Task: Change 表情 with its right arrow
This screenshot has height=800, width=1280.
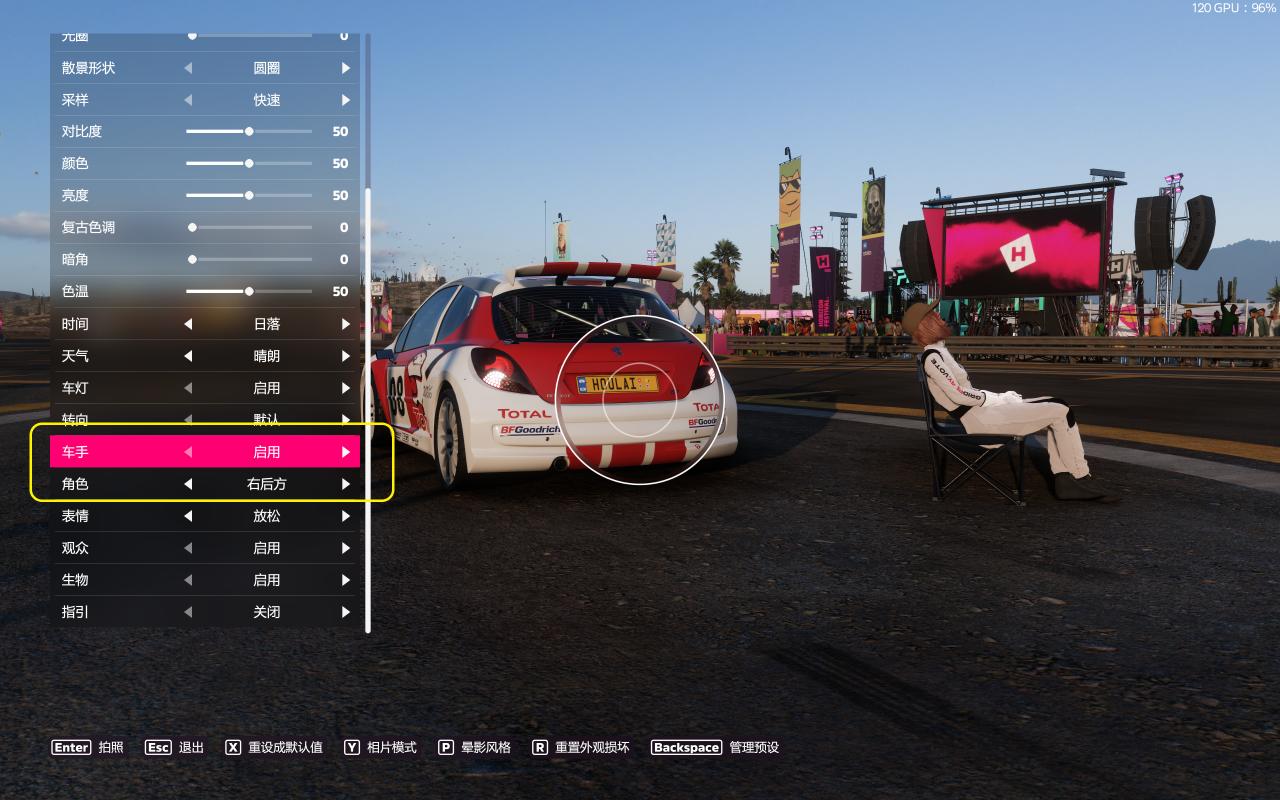Action: (346, 516)
